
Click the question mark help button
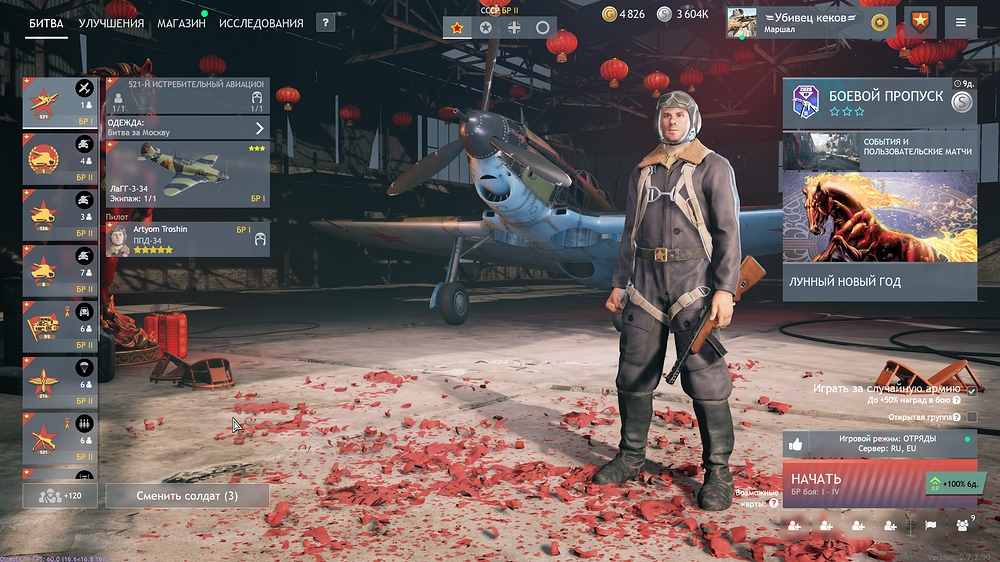click(x=325, y=23)
